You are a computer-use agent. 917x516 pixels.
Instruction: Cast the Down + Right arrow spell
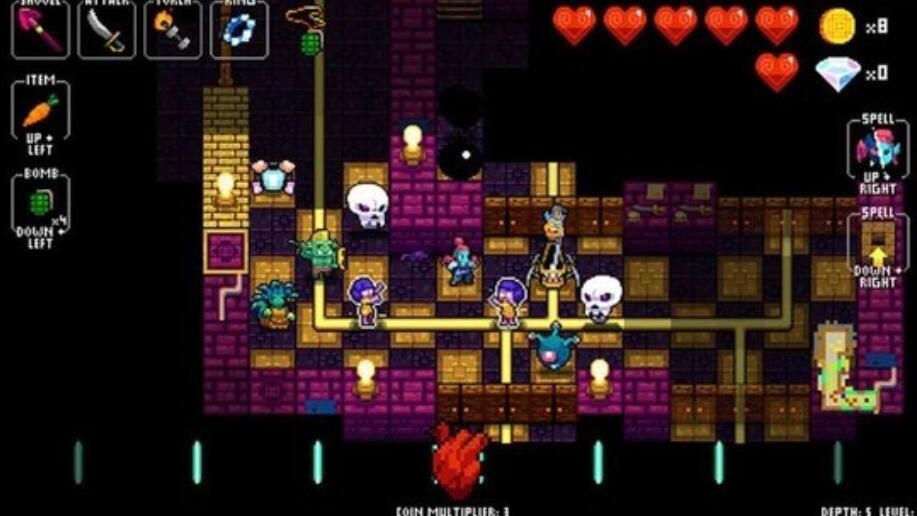(x=876, y=246)
